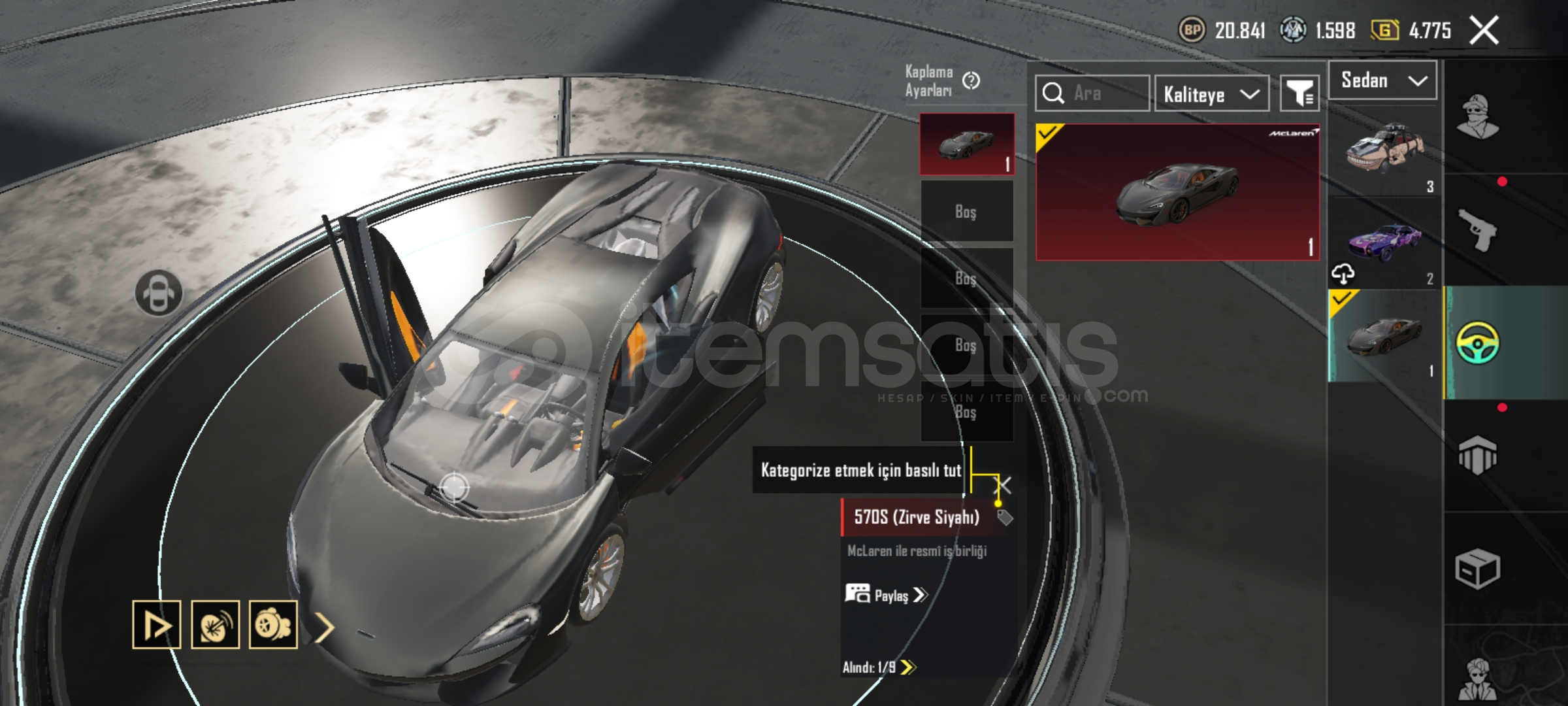Dismiss the Kategorize tooltip with its X
This screenshot has width=1568, height=706.
tap(1002, 485)
